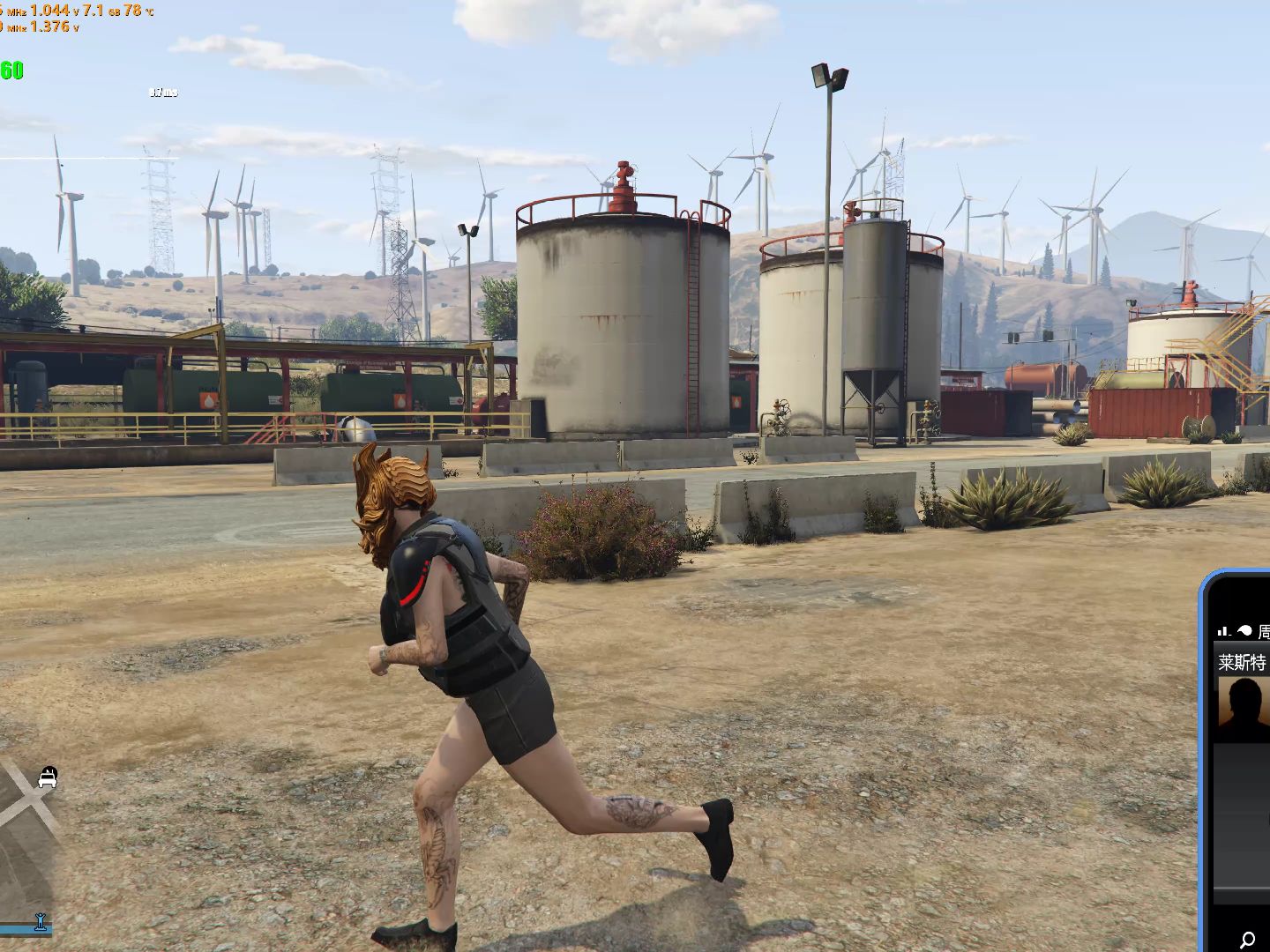Tap the chat bubble icon on phone status bar
1270x952 pixels.
click(x=1244, y=628)
